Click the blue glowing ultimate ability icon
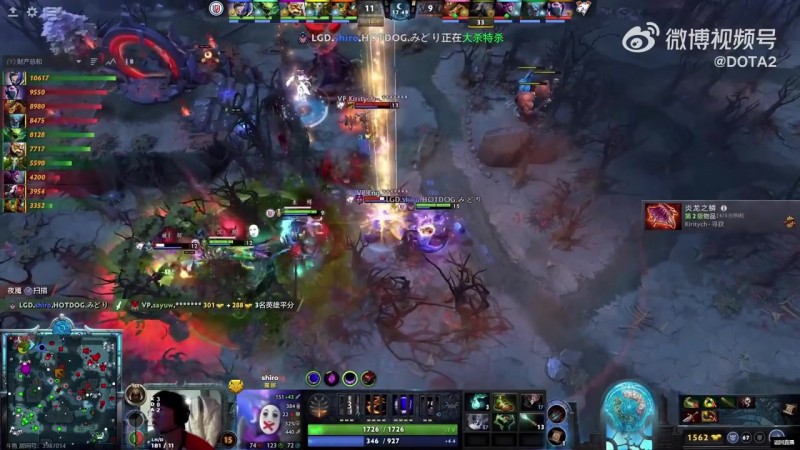The image size is (800, 450). click(x=402, y=405)
